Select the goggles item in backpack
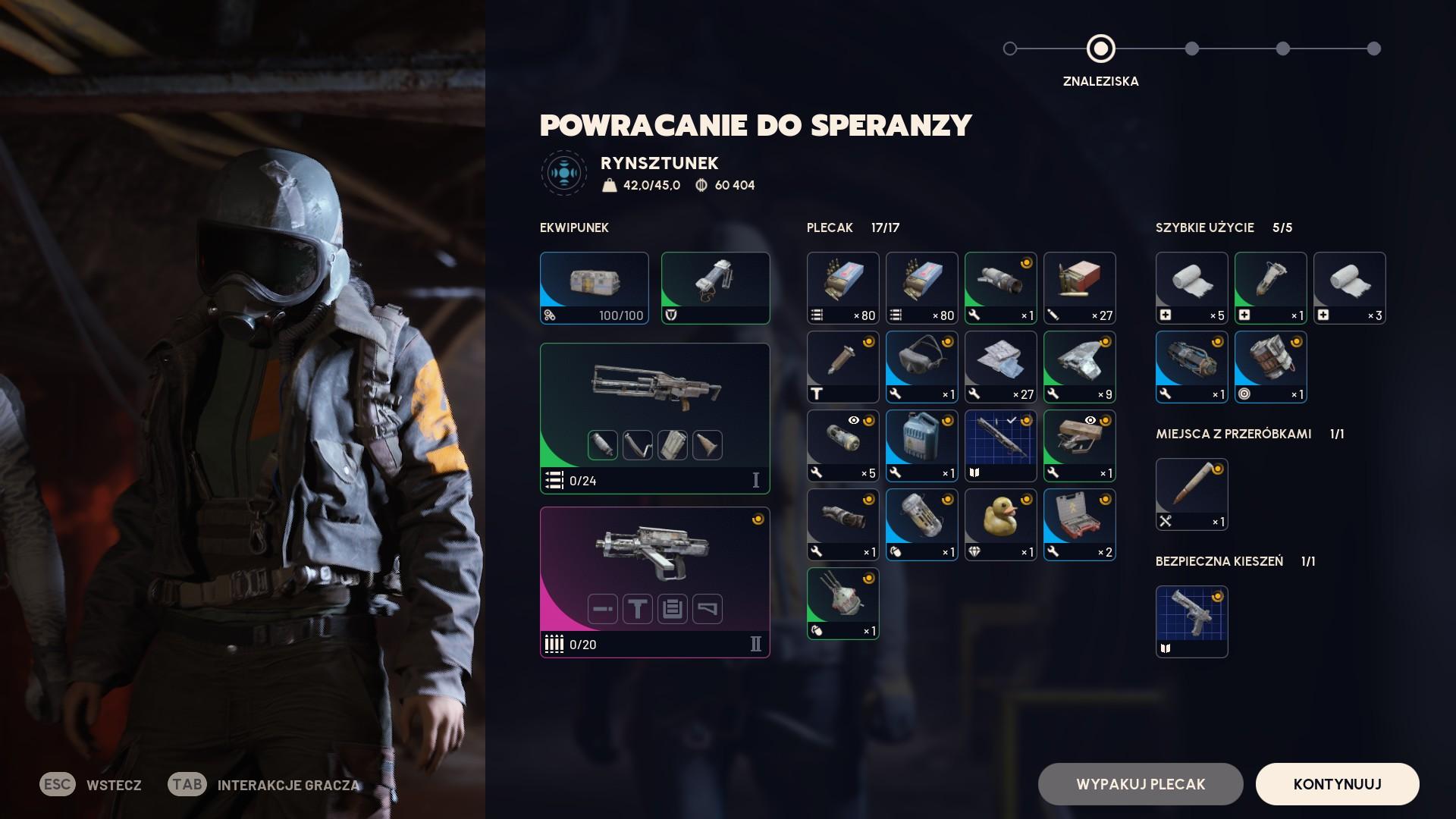This screenshot has height=819, width=1456. pos(921,366)
